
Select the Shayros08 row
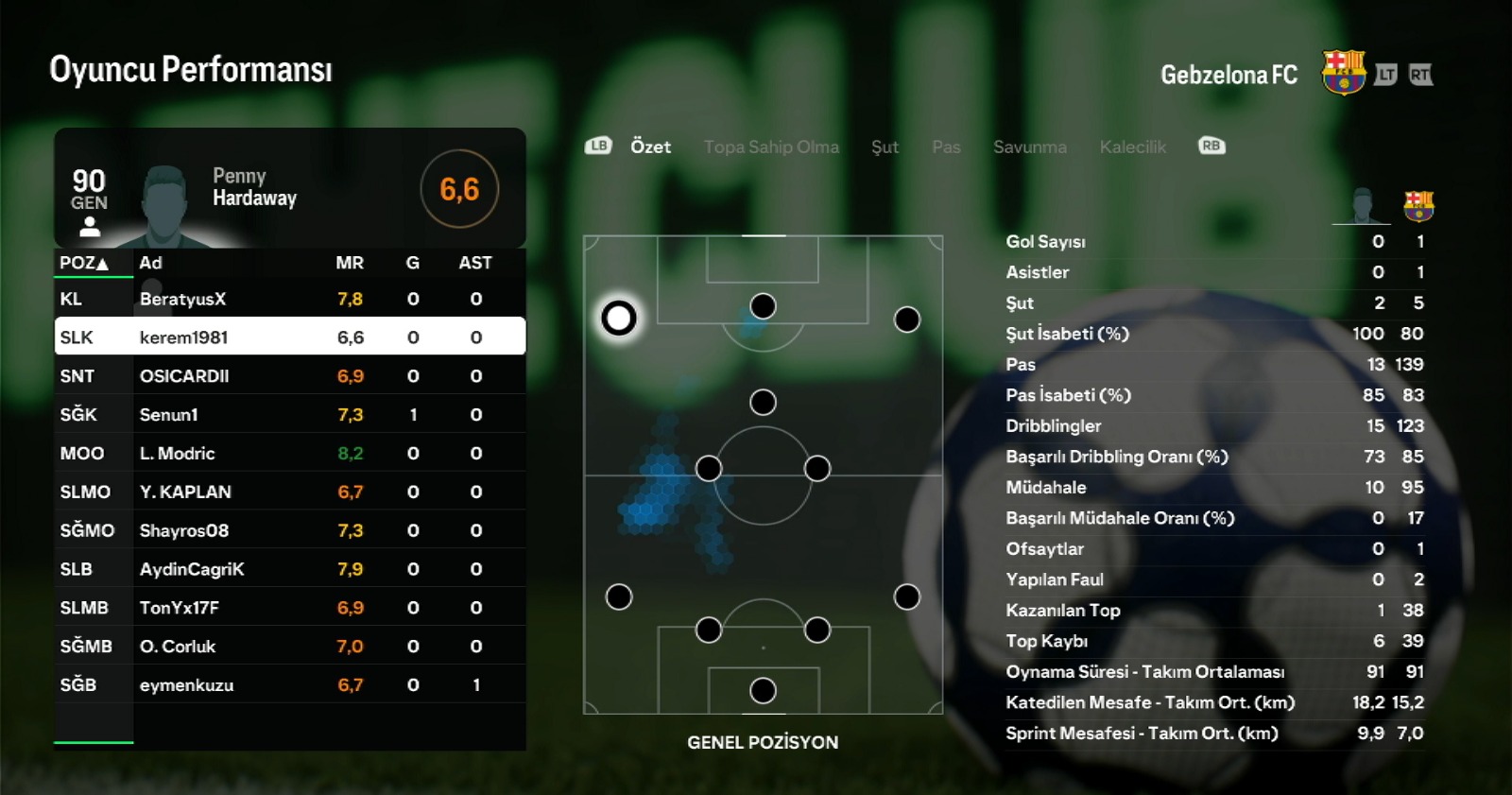(x=289, y=530)
